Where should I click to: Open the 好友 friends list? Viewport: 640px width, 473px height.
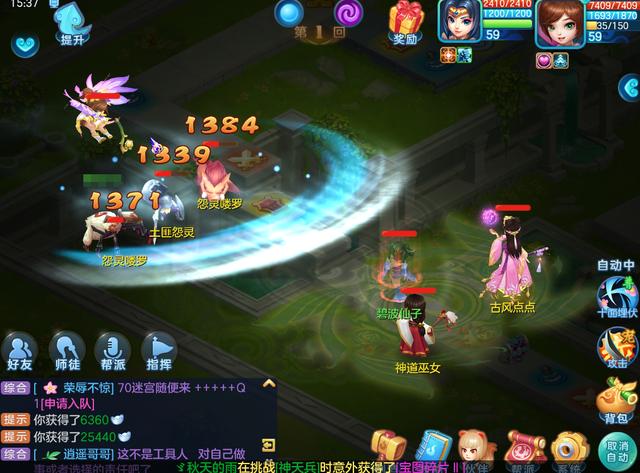click(x=19, y=350)
